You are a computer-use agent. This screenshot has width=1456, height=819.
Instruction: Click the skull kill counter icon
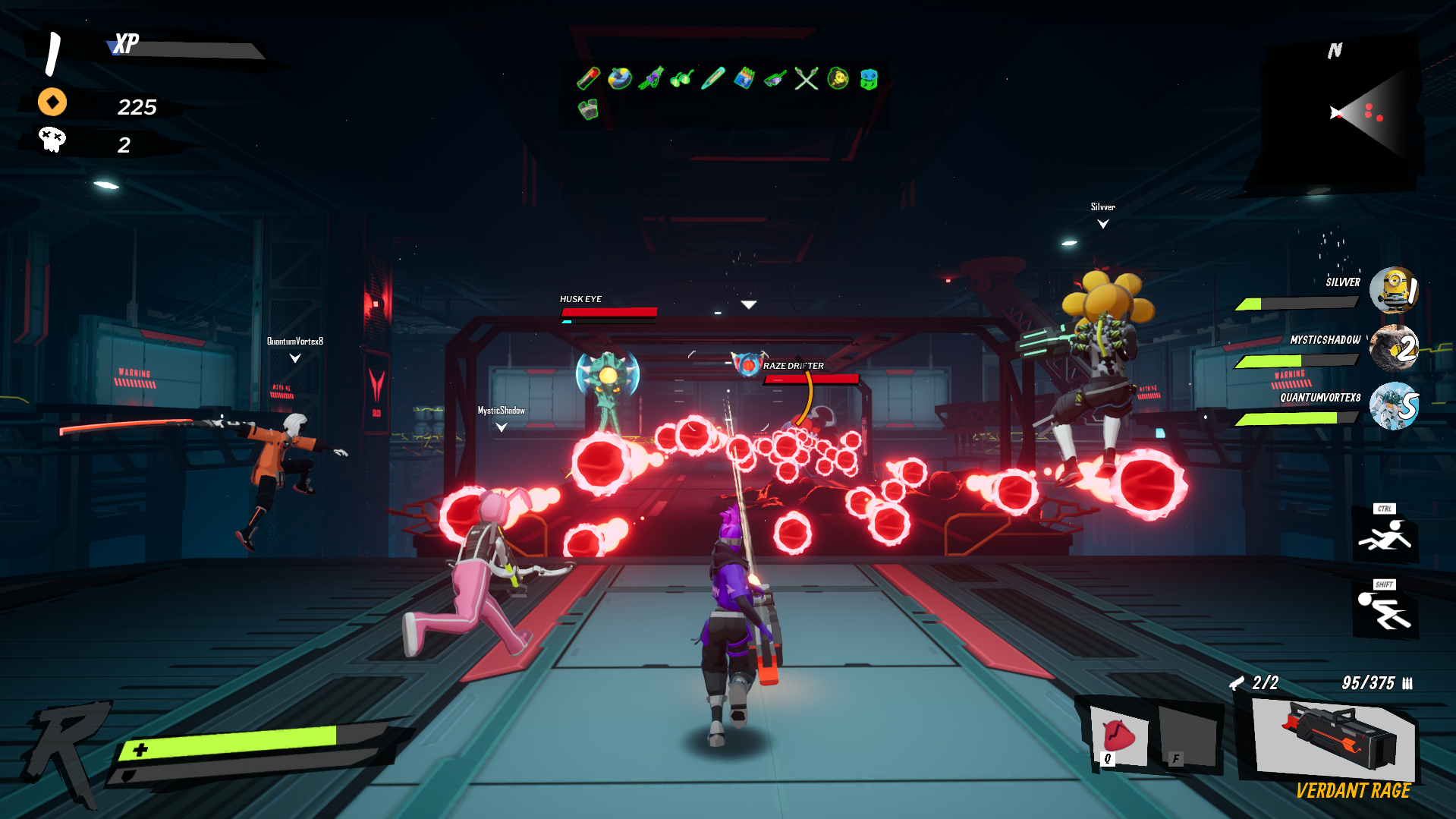click(x=52, y=140)
